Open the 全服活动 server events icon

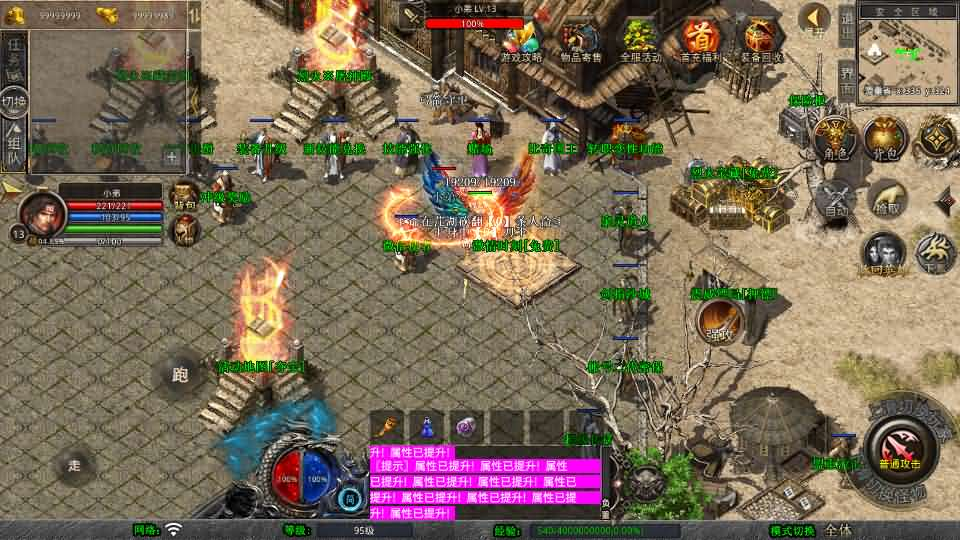(x=641, y=39)
